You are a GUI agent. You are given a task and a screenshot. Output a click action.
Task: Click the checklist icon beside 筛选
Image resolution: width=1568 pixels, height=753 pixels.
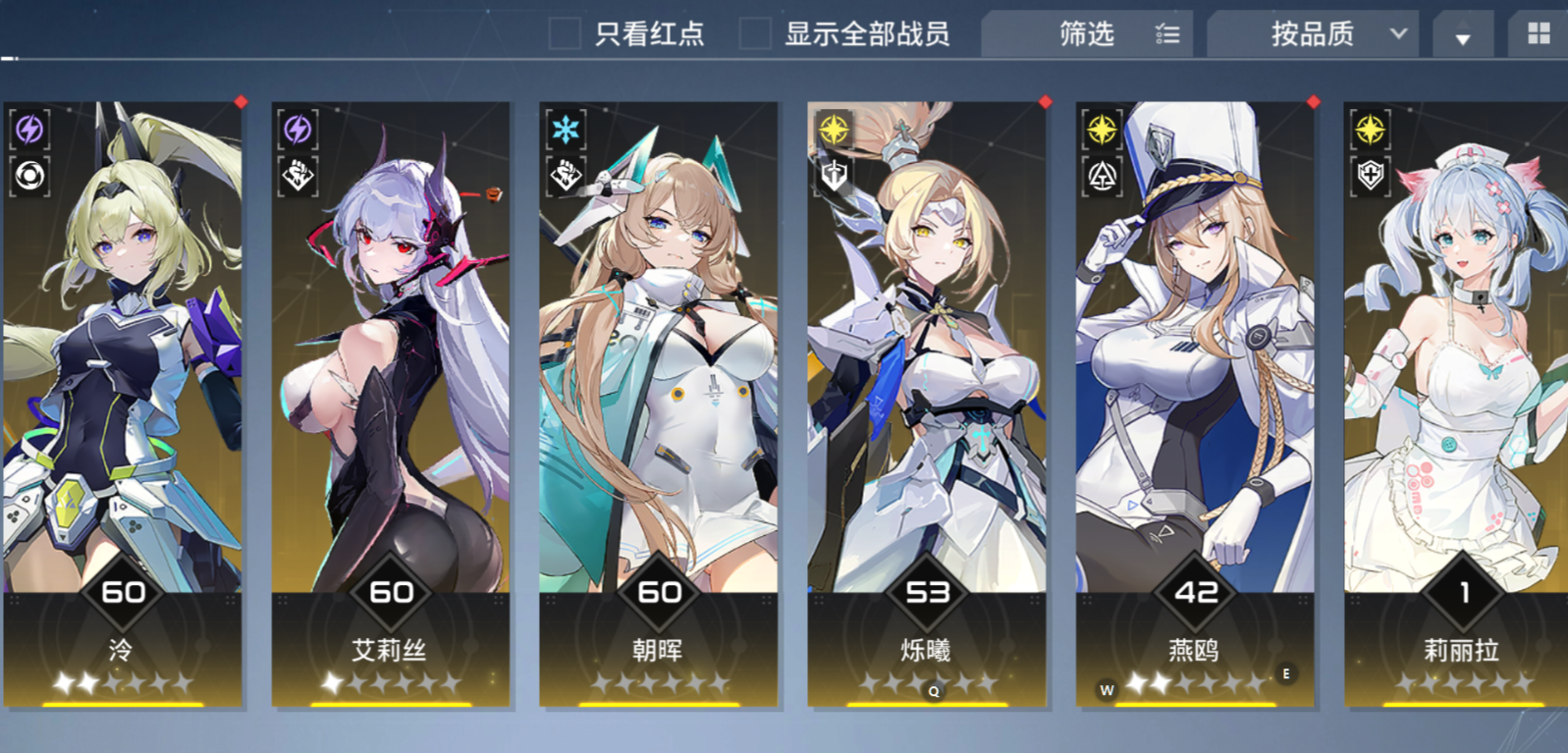click(x=1167, y=33)
